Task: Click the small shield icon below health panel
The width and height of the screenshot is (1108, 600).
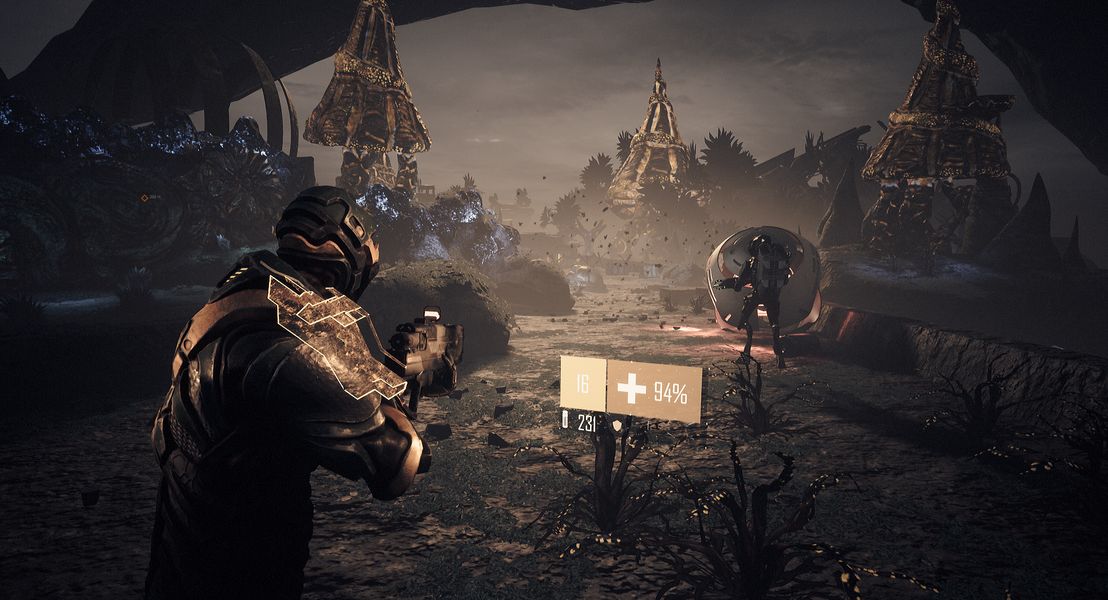Action: [x=617, y=424]
